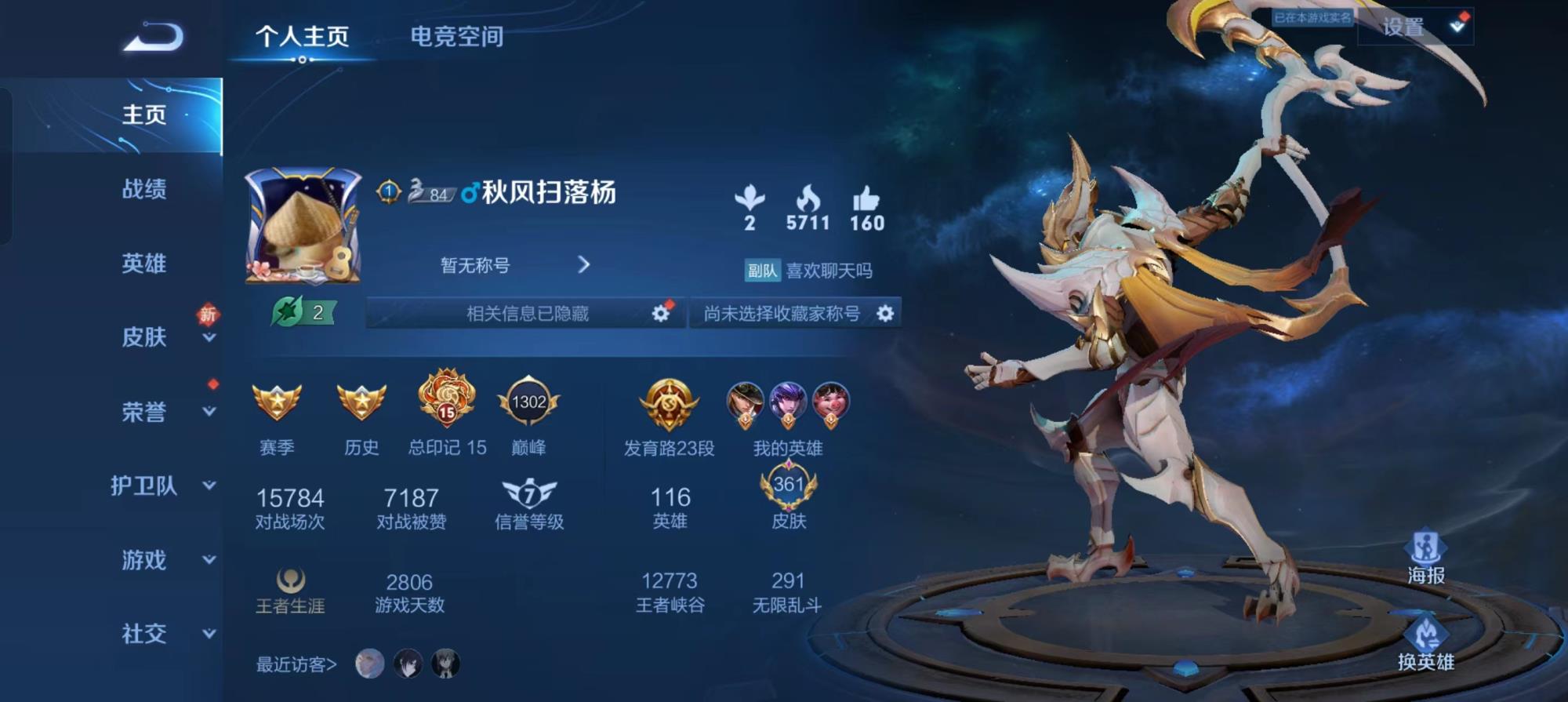Open the 海报 poster button
Viewport: 1568px width, 702px height.
(1425, 558)
